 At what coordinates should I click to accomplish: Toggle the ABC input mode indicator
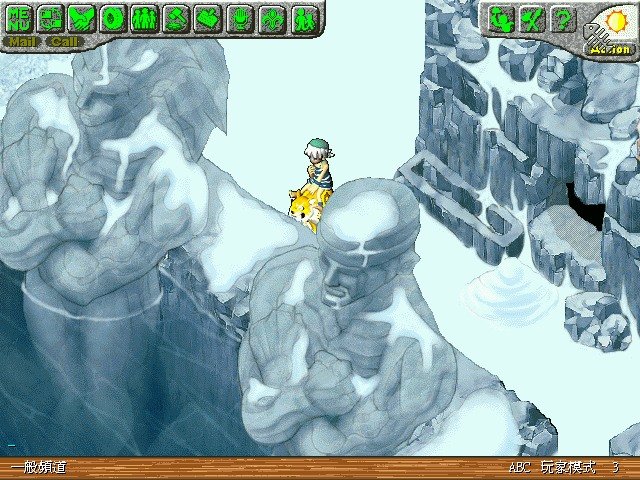pos(519,468)
